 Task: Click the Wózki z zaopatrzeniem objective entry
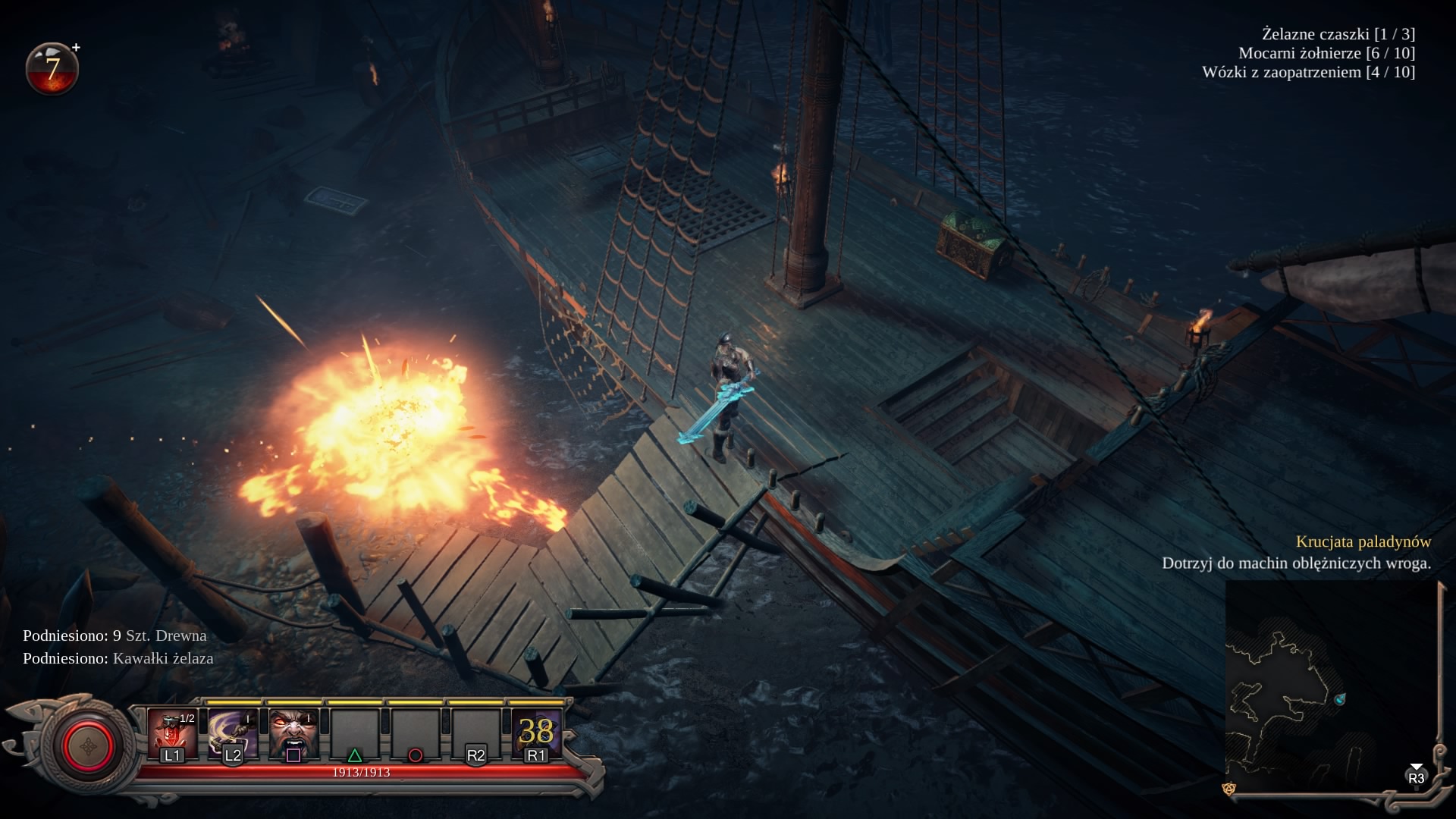[1308, 72]
